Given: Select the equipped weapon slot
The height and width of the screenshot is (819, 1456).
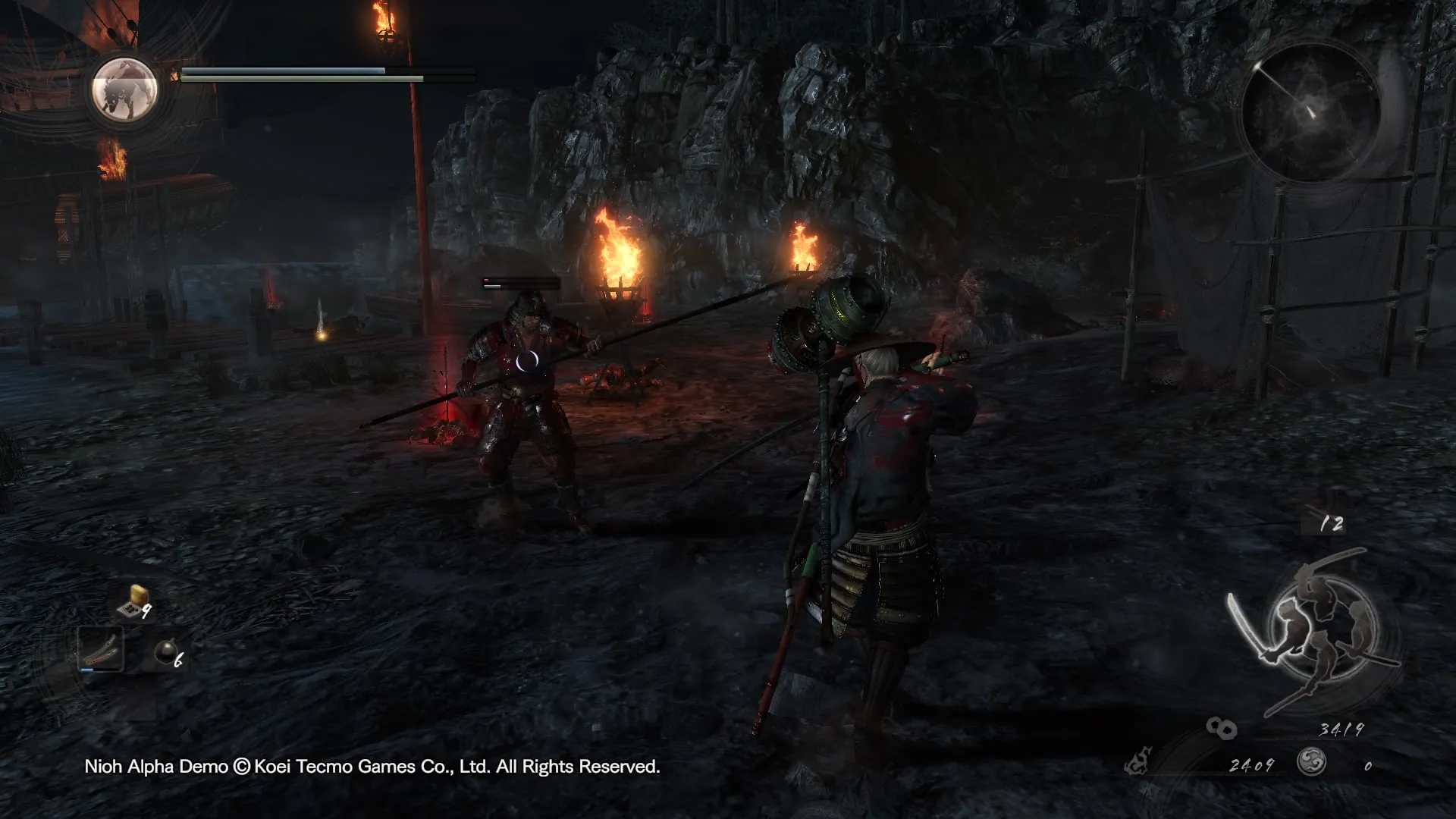Looking at the screenshot, I should click(x=101, y=649).
